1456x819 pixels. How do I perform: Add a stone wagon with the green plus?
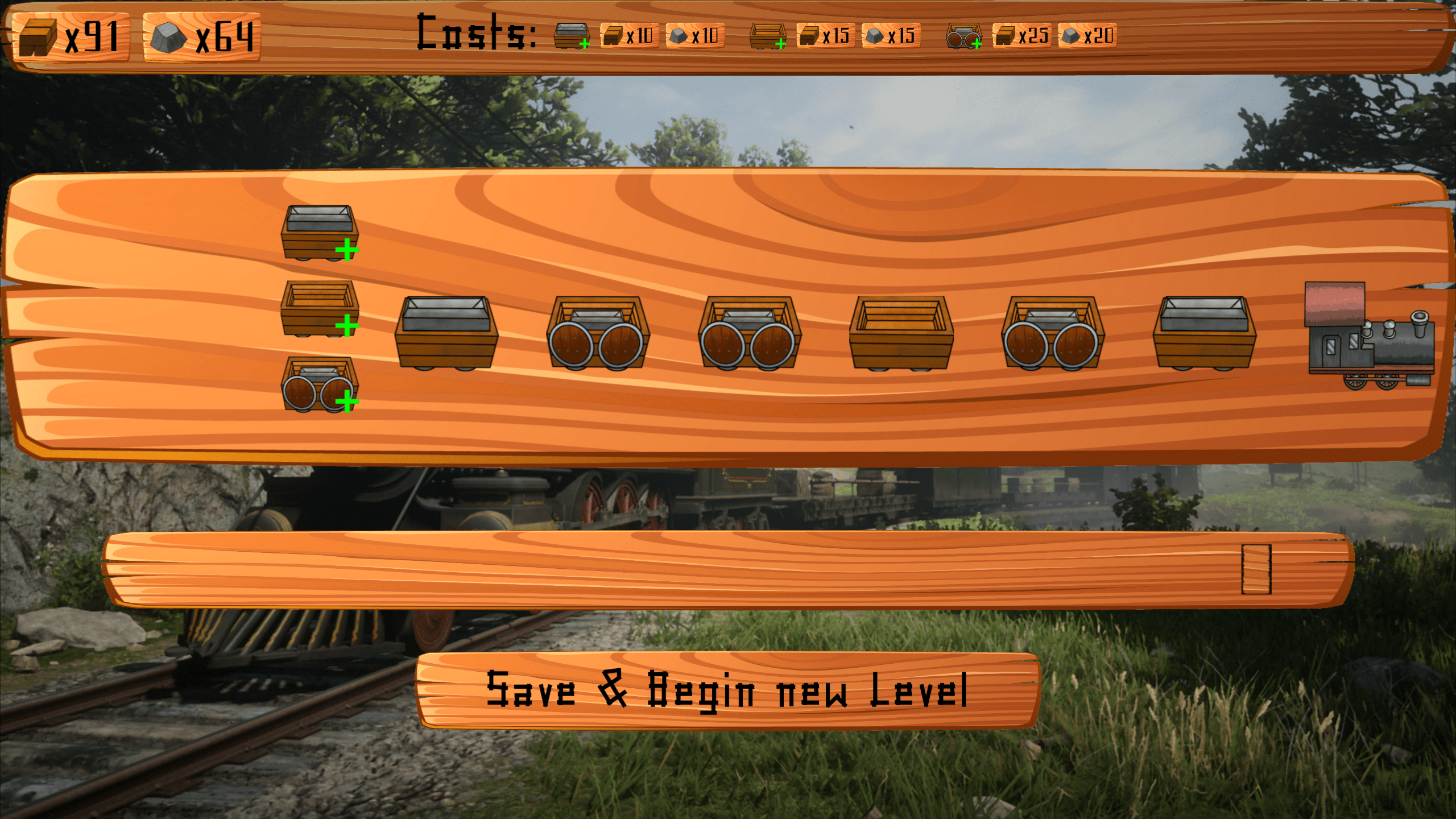(320, 233)
